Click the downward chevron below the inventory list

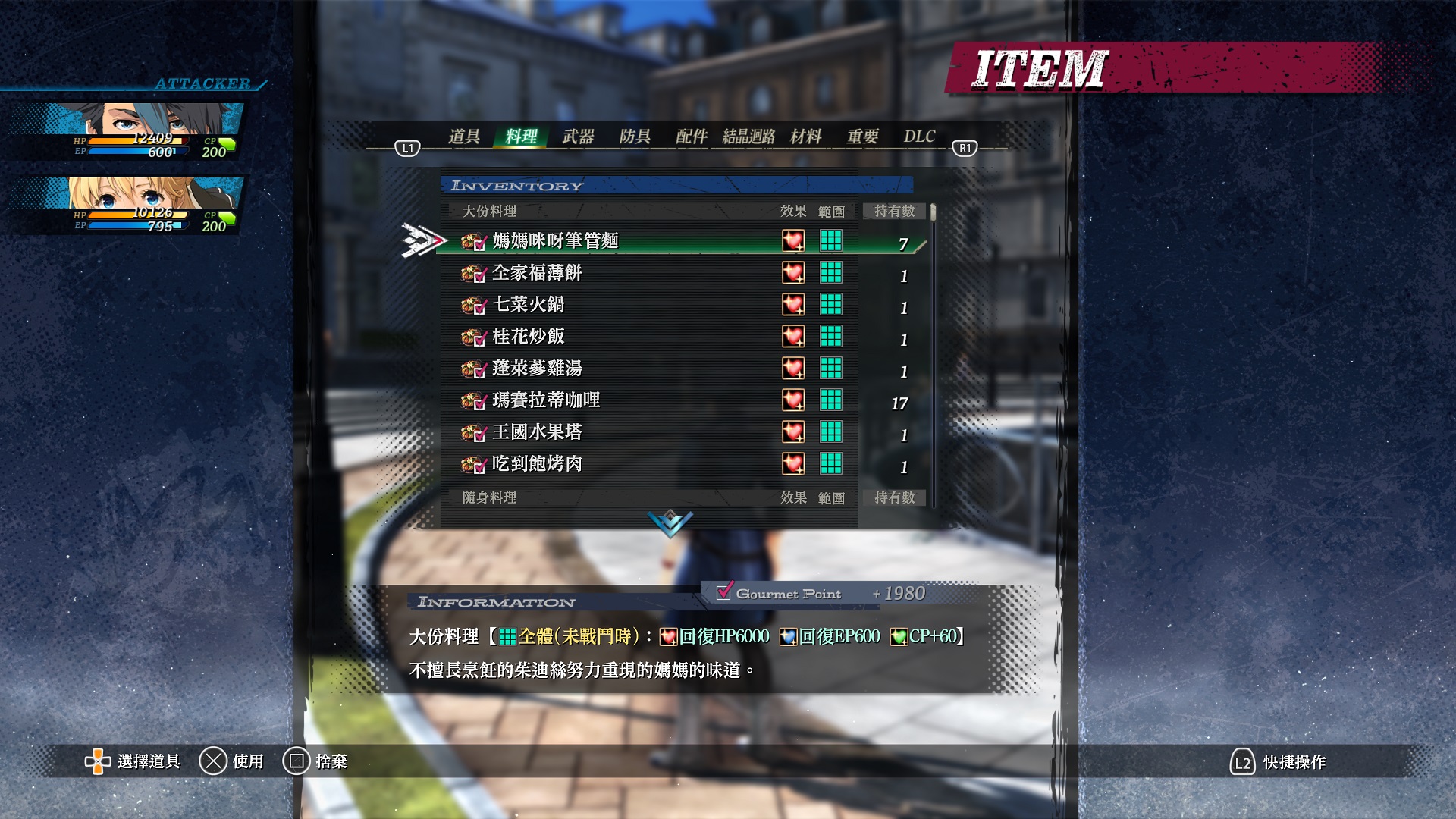[669, 522]
